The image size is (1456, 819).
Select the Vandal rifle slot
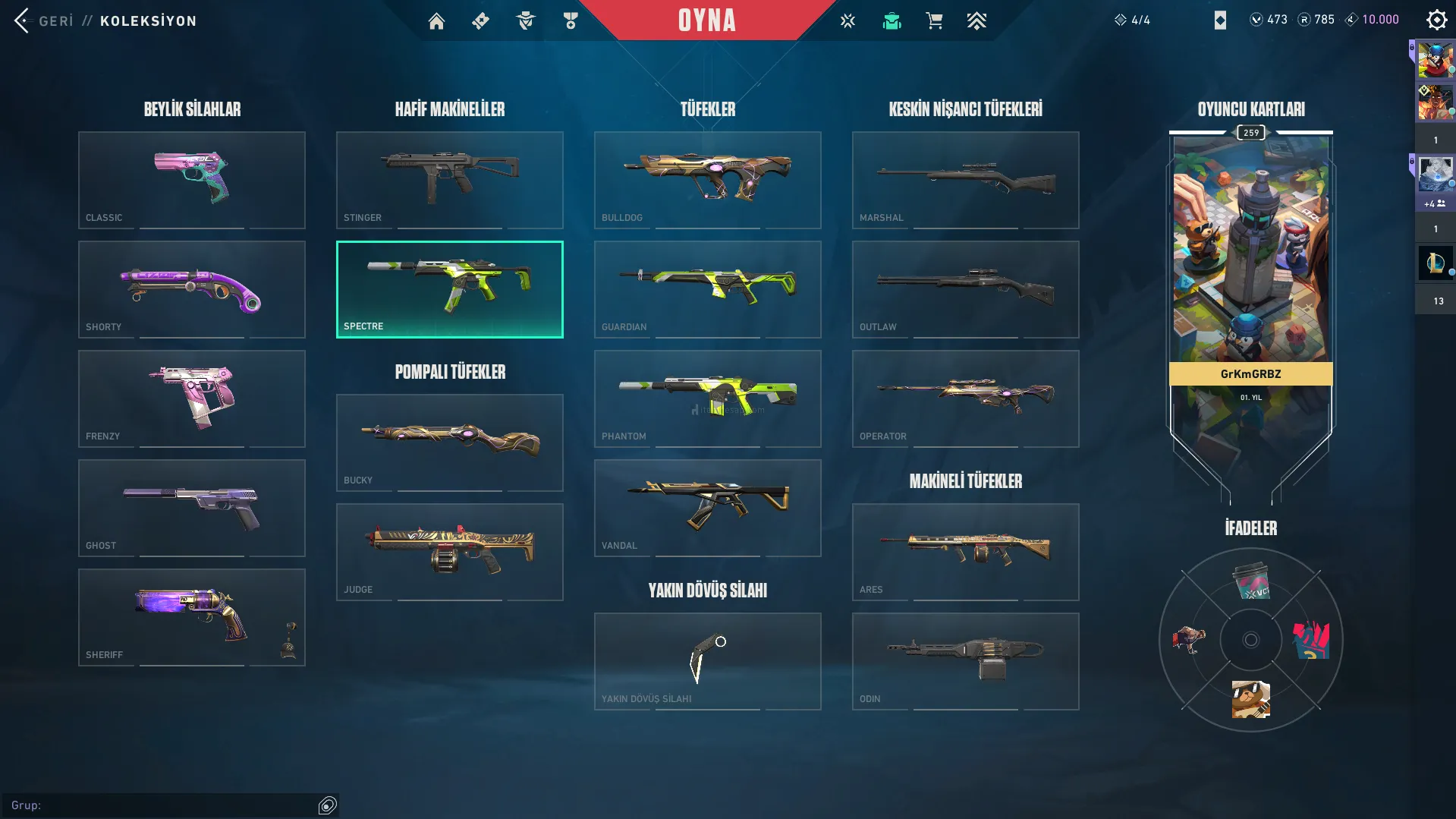[708, 508]
